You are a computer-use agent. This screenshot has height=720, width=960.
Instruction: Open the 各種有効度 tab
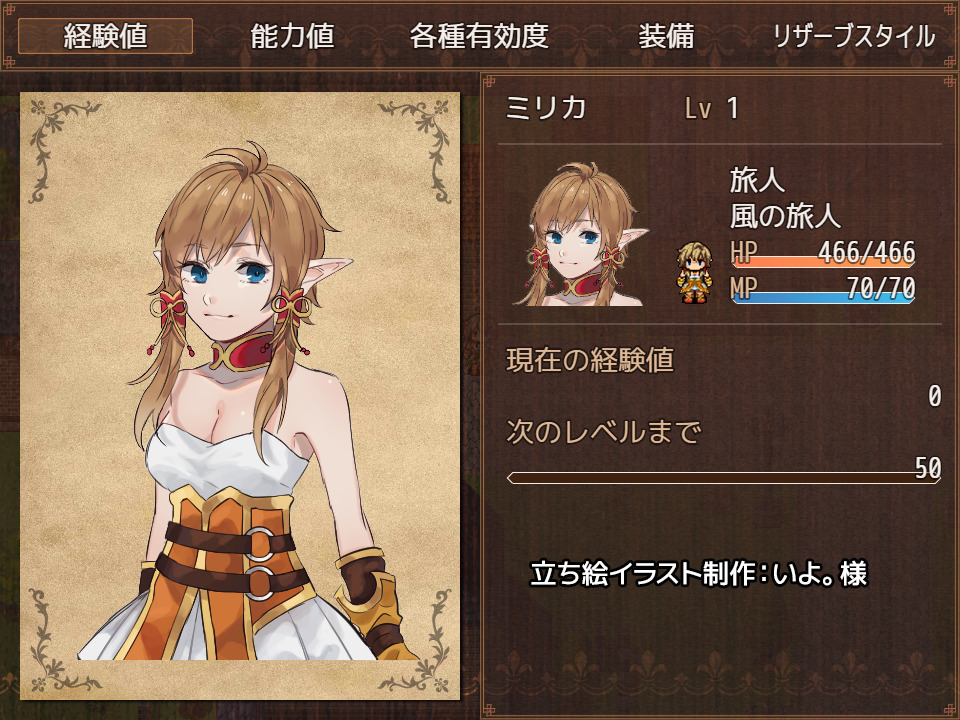point(479,37)
